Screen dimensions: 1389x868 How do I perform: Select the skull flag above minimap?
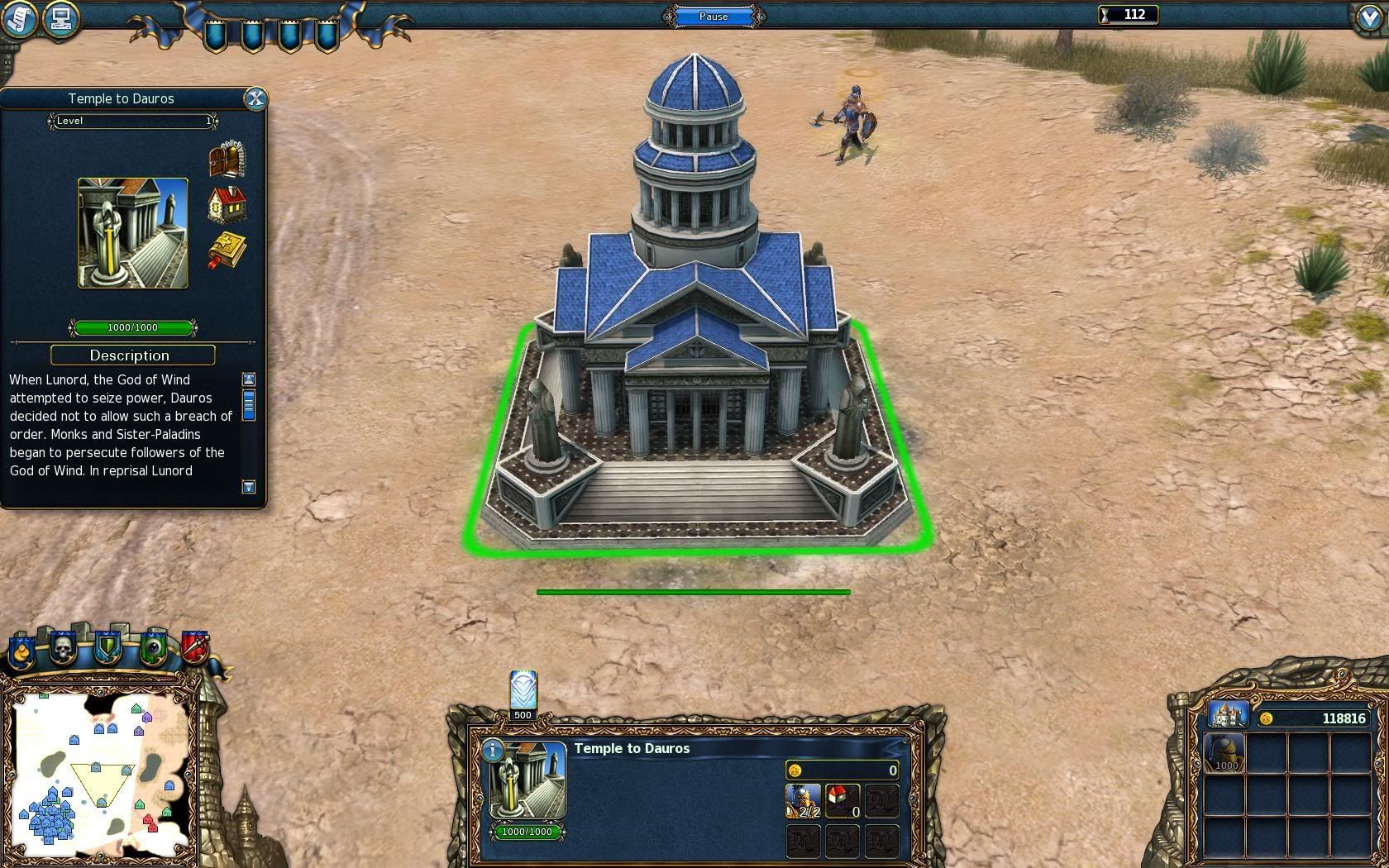tap(64, 648)
